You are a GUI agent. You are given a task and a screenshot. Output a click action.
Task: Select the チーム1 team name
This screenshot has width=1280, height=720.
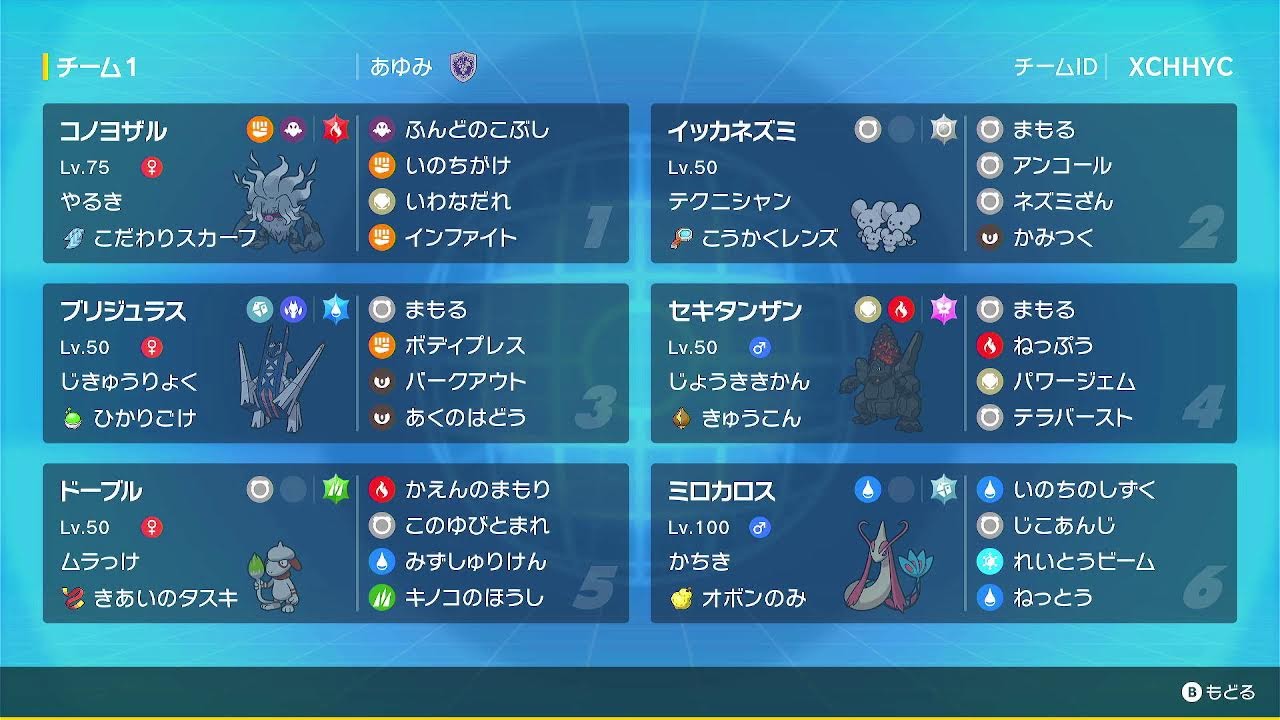[96, 68]
